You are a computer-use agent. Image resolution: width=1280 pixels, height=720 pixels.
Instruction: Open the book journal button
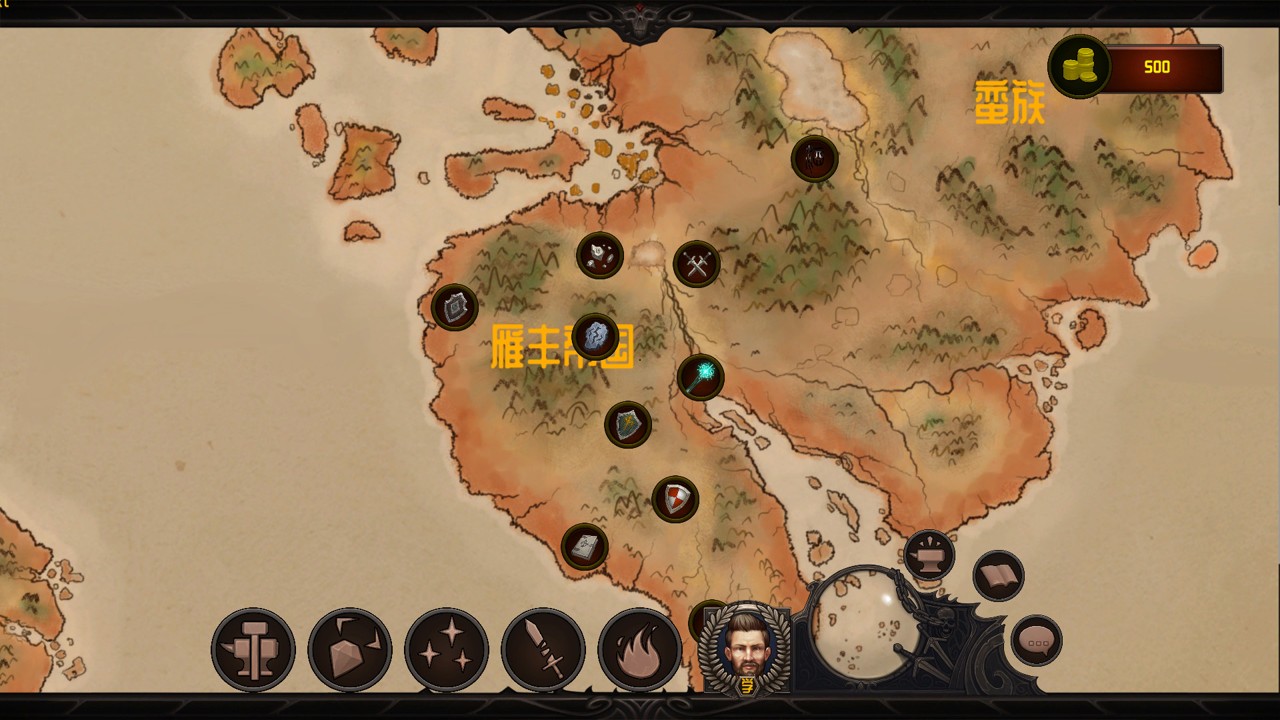[x=998, y=576]
